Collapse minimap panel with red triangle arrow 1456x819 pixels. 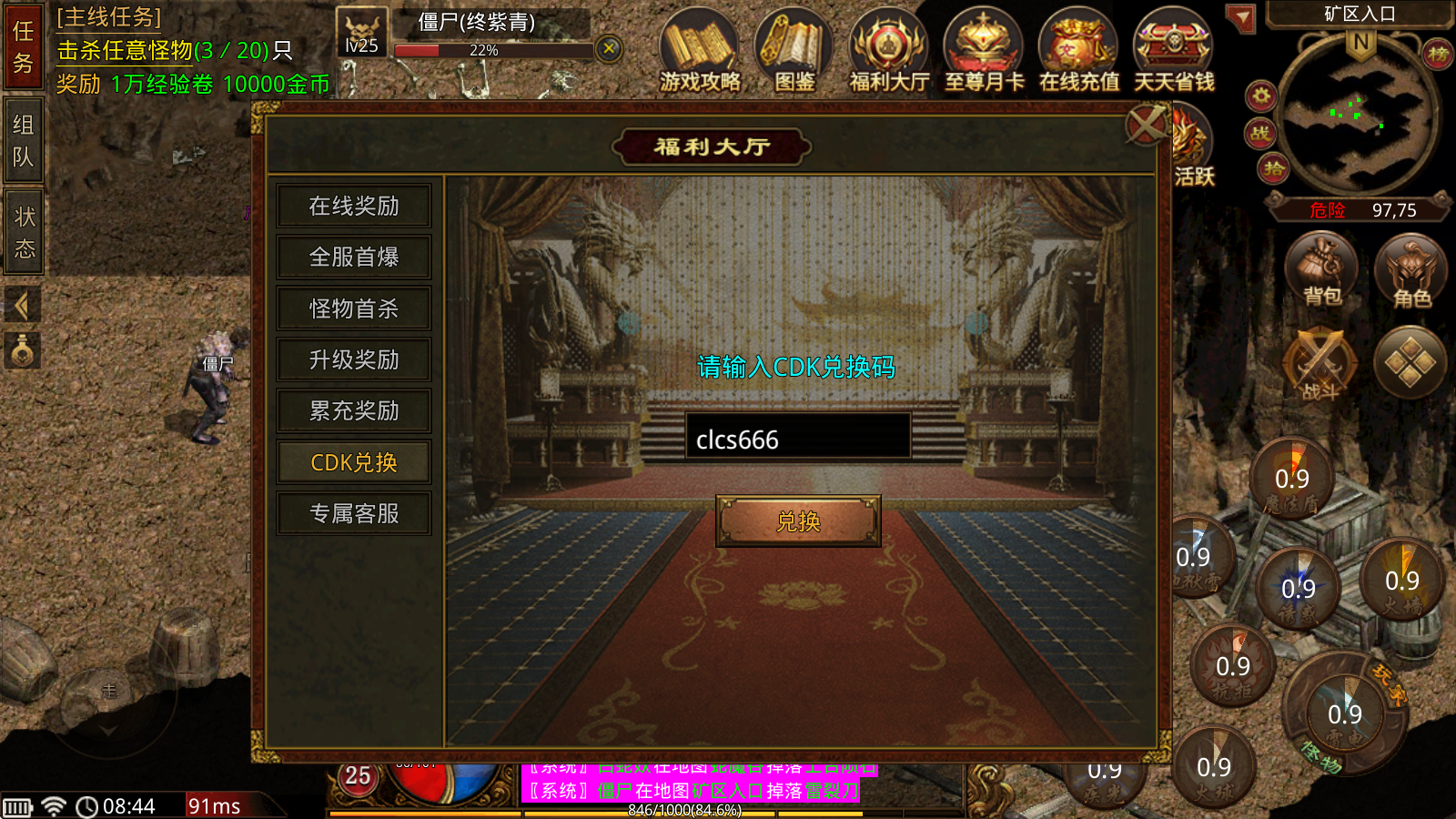1240,16
